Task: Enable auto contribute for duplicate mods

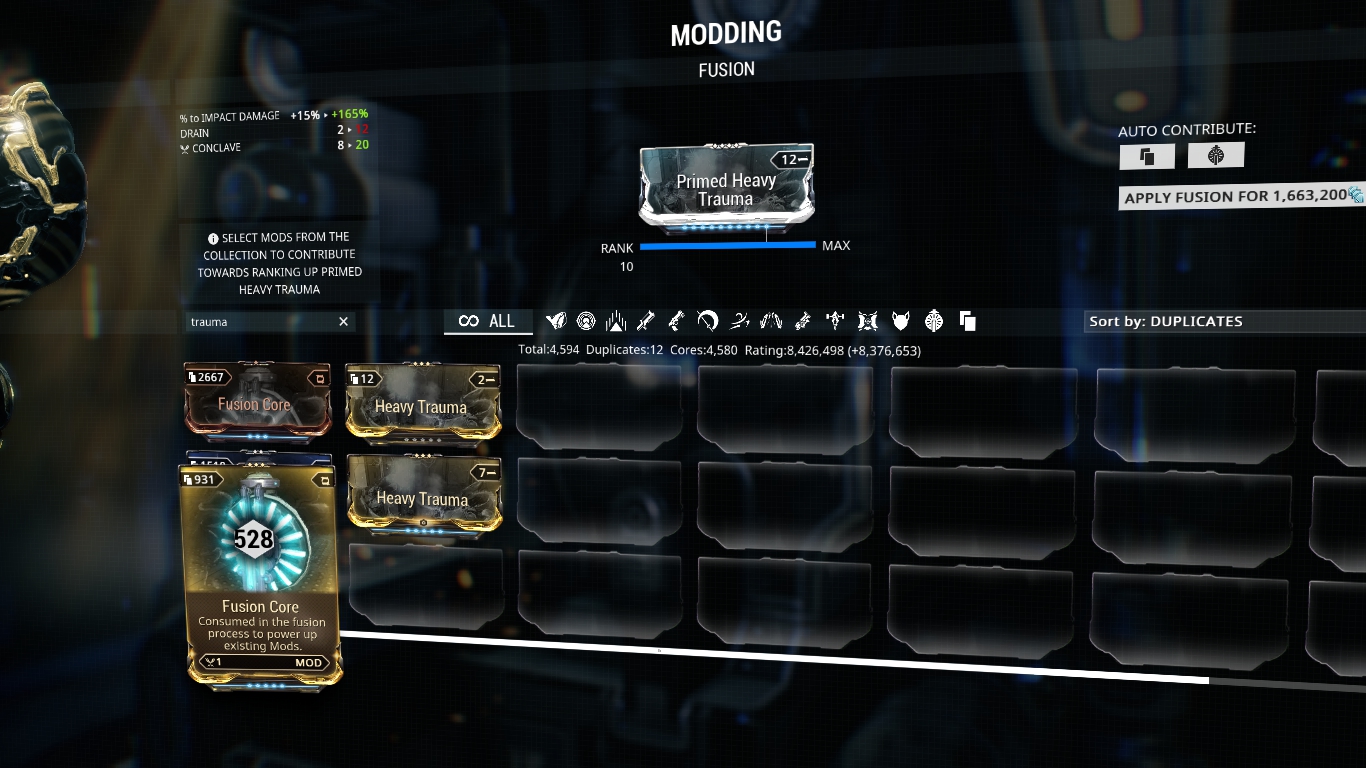Action: [x=1146, y=155]
